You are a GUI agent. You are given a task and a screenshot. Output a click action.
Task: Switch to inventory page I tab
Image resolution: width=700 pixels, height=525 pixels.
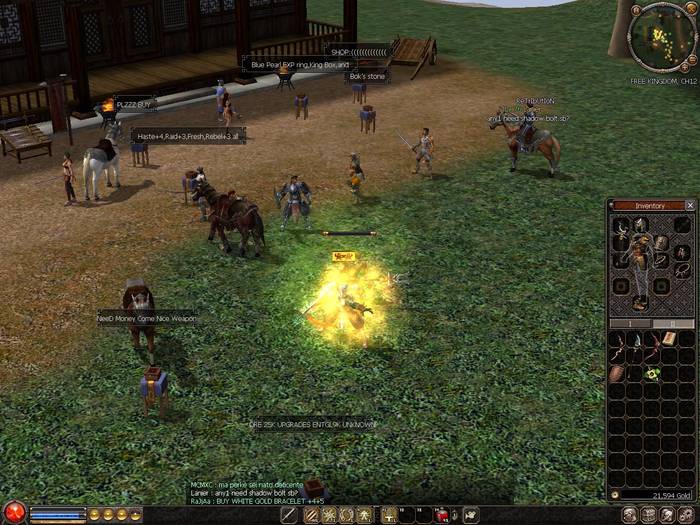click(x=630, y=323)
